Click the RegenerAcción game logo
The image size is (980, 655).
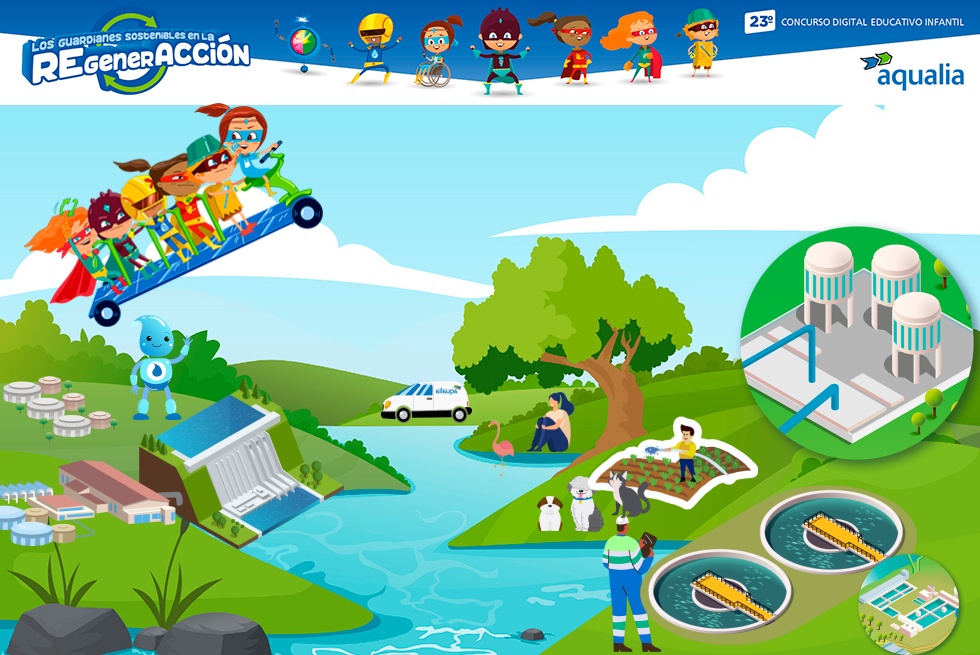tap(135, 54)
